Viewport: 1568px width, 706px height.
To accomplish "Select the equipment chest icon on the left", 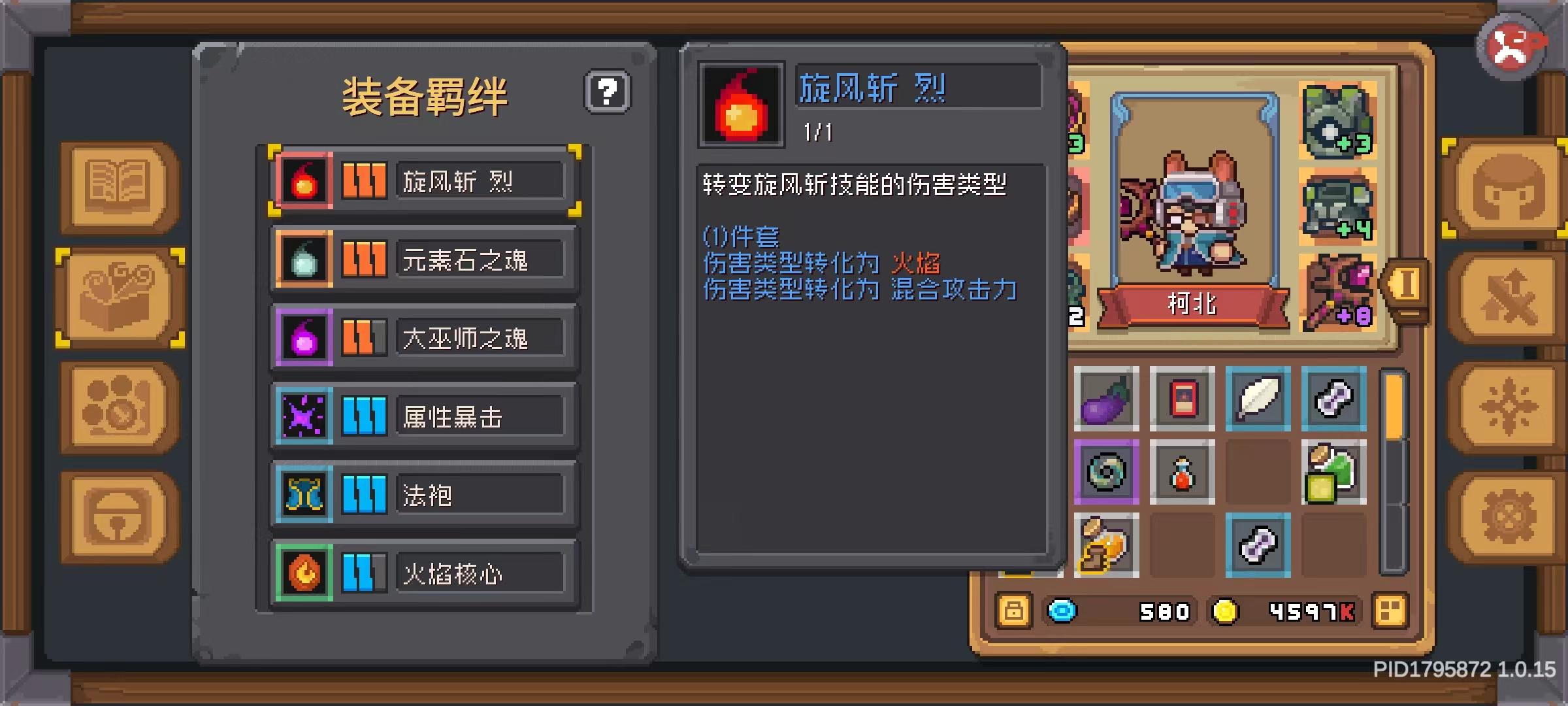I will (116, 297).
